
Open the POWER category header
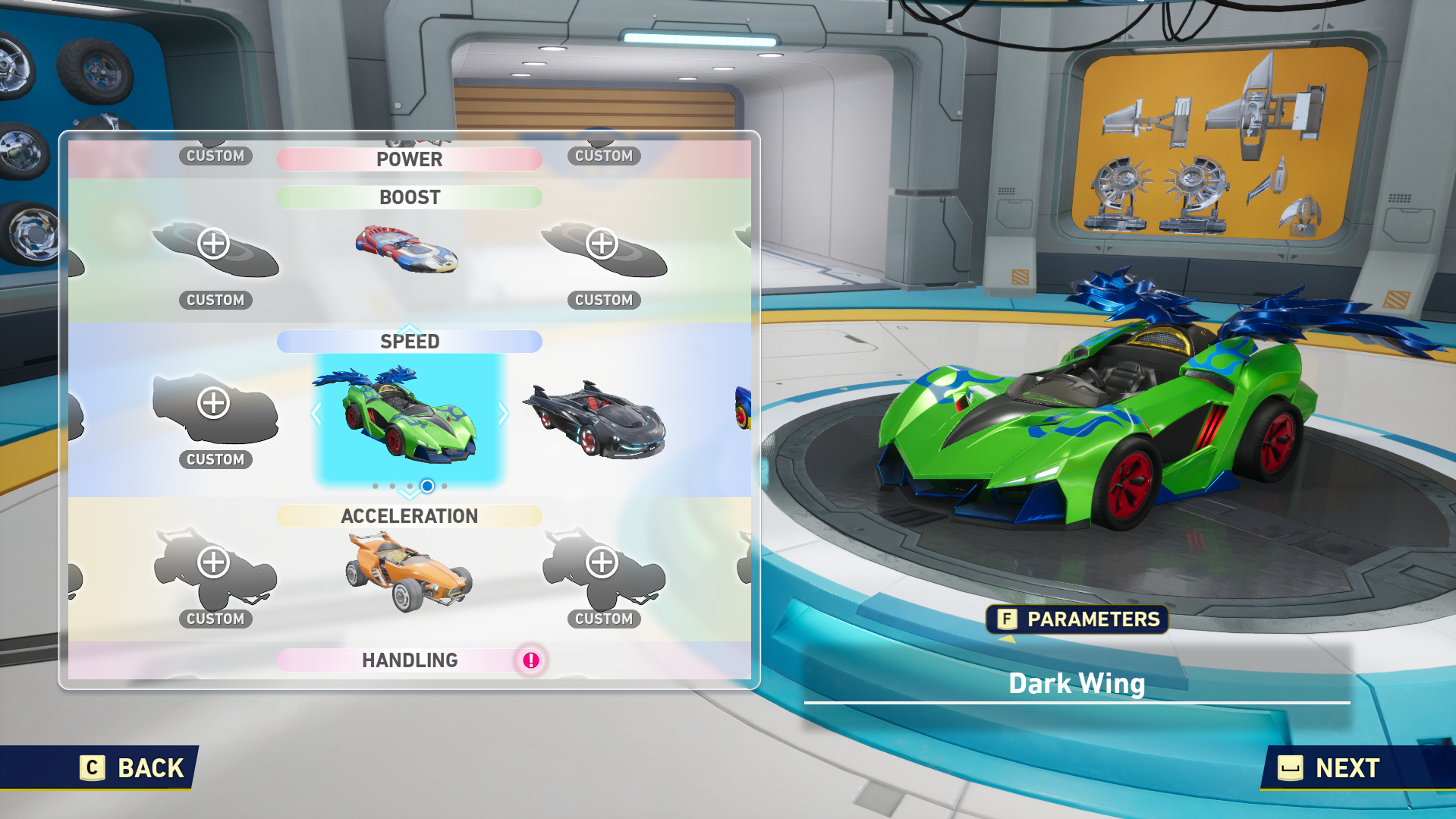pyautogui.click(x=409, y=159)
